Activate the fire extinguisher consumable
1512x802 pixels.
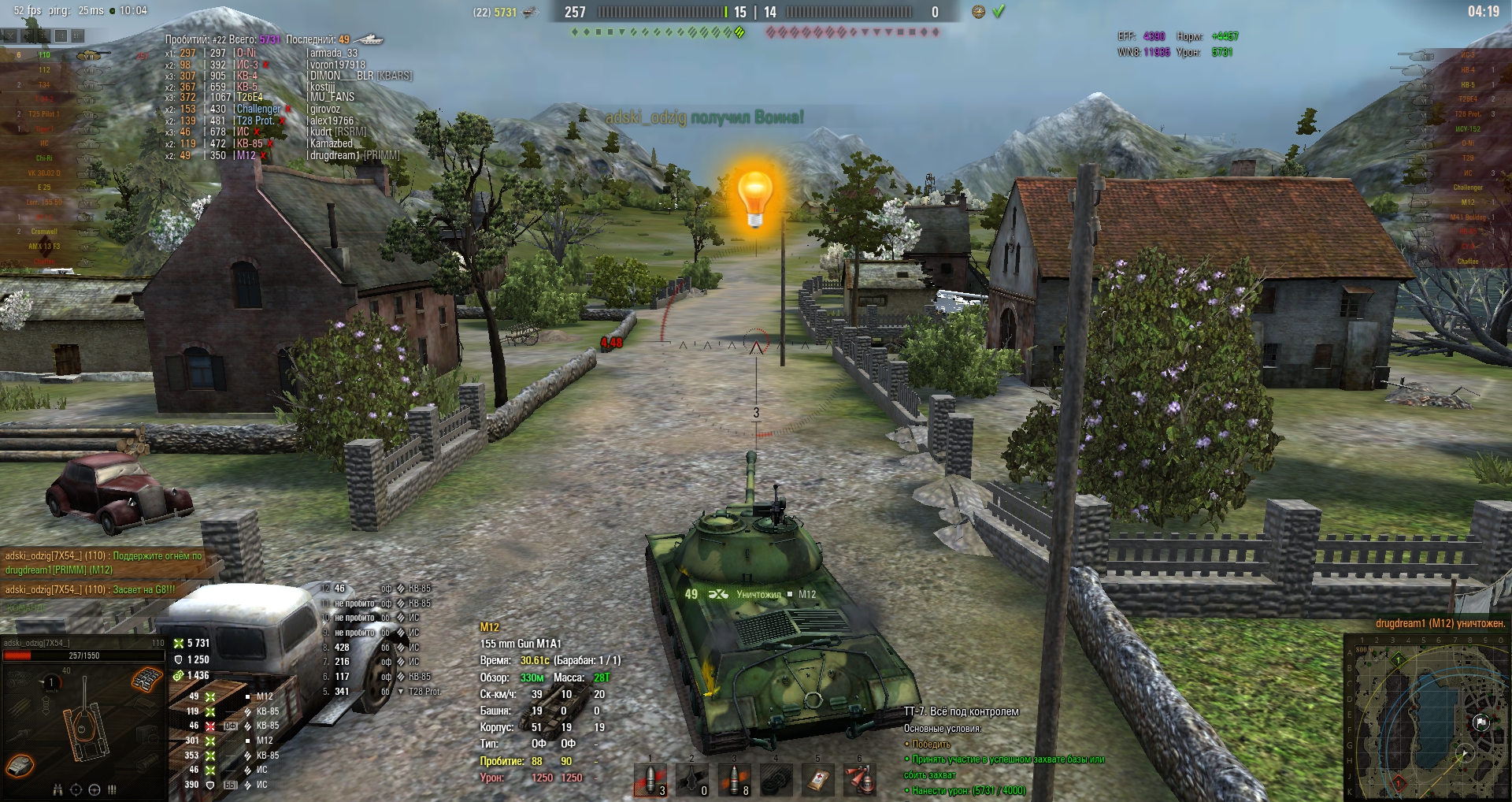coord(859,780)
